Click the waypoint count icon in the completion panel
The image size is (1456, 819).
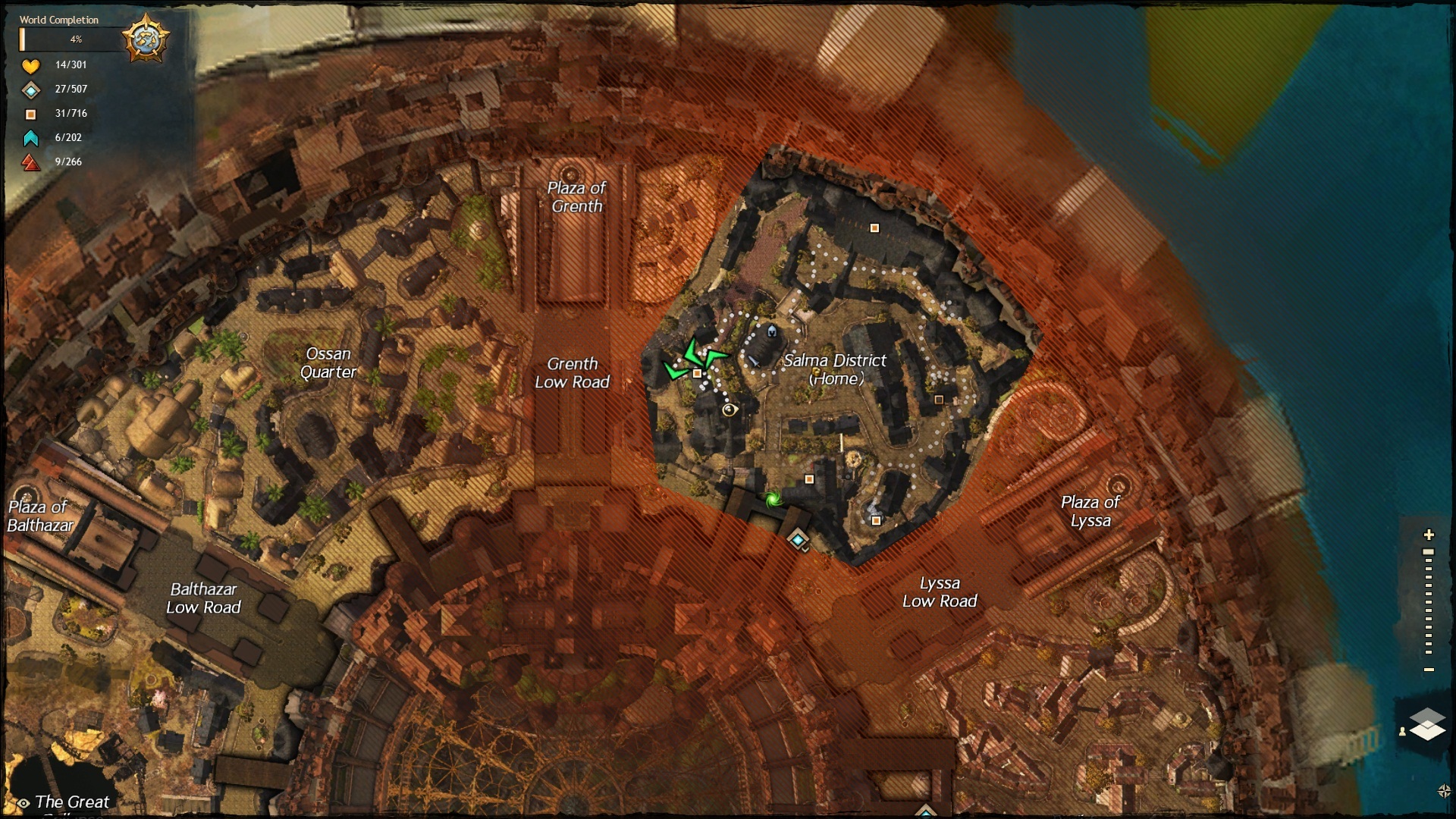[30, 90]
